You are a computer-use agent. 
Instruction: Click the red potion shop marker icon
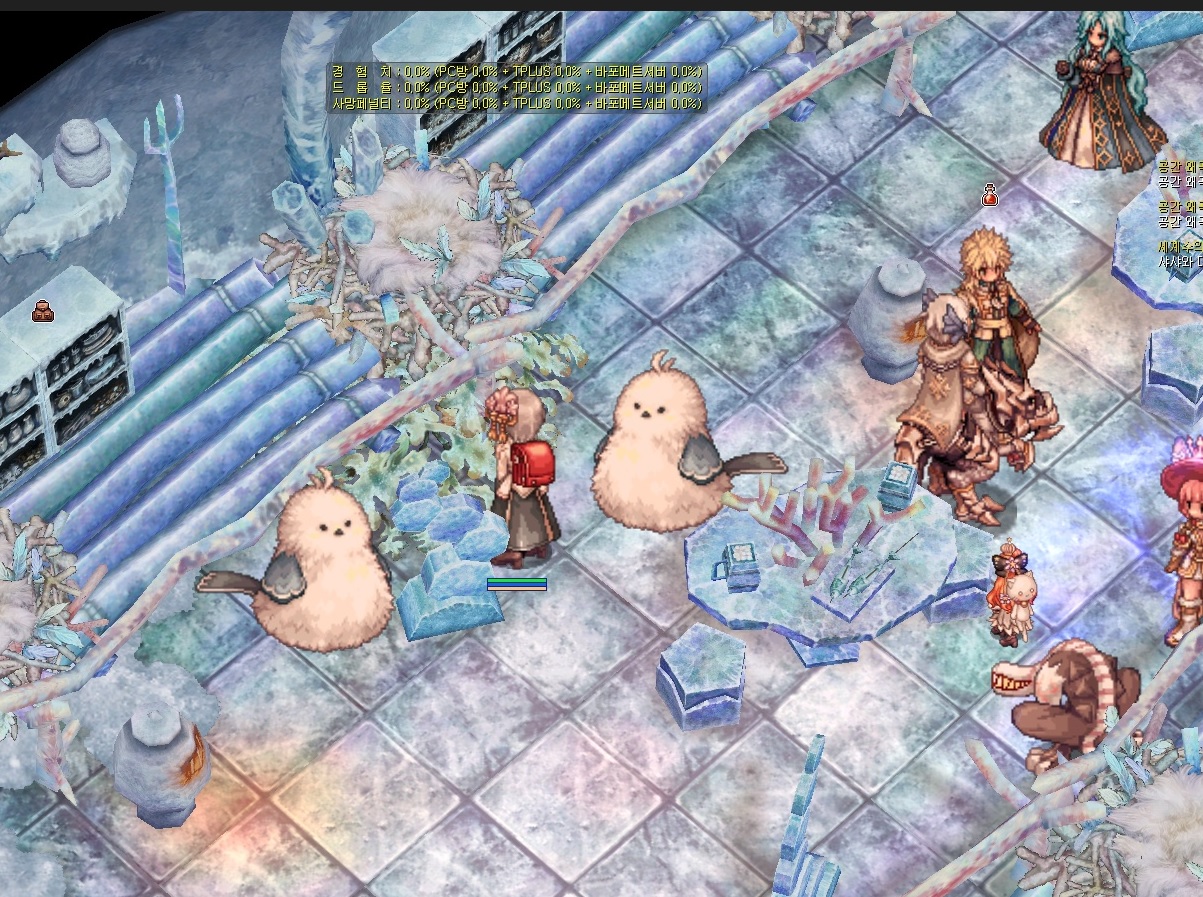point(989,196)
